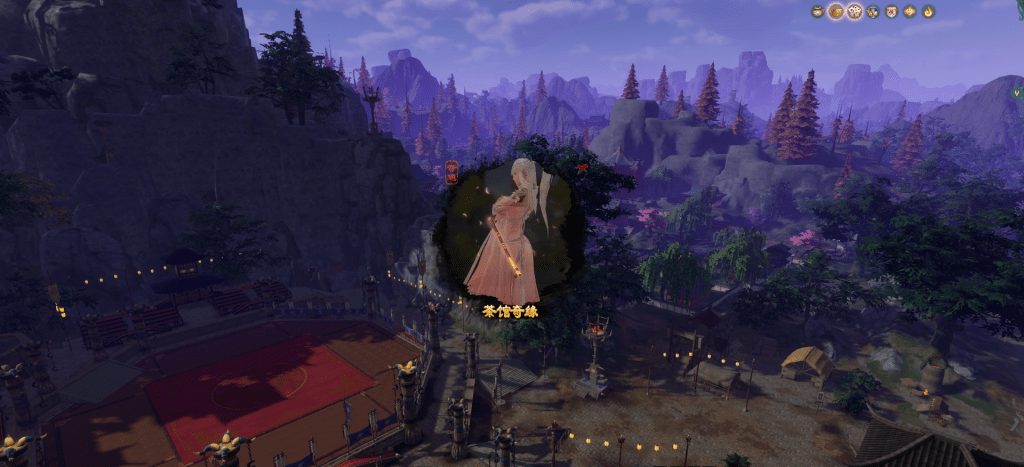Click the golden diamond ornament icon
Screen dimensions: 1024x467
coord(909,11)
